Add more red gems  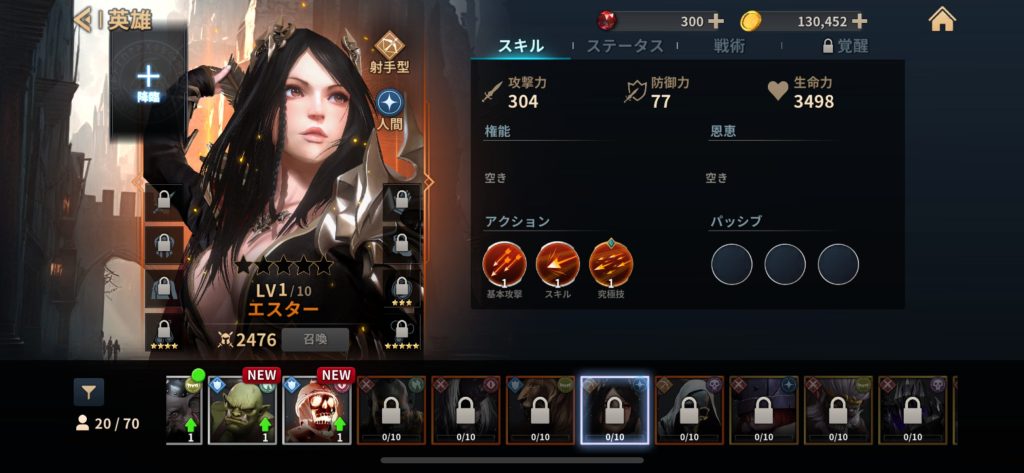[x=715, y=21]
